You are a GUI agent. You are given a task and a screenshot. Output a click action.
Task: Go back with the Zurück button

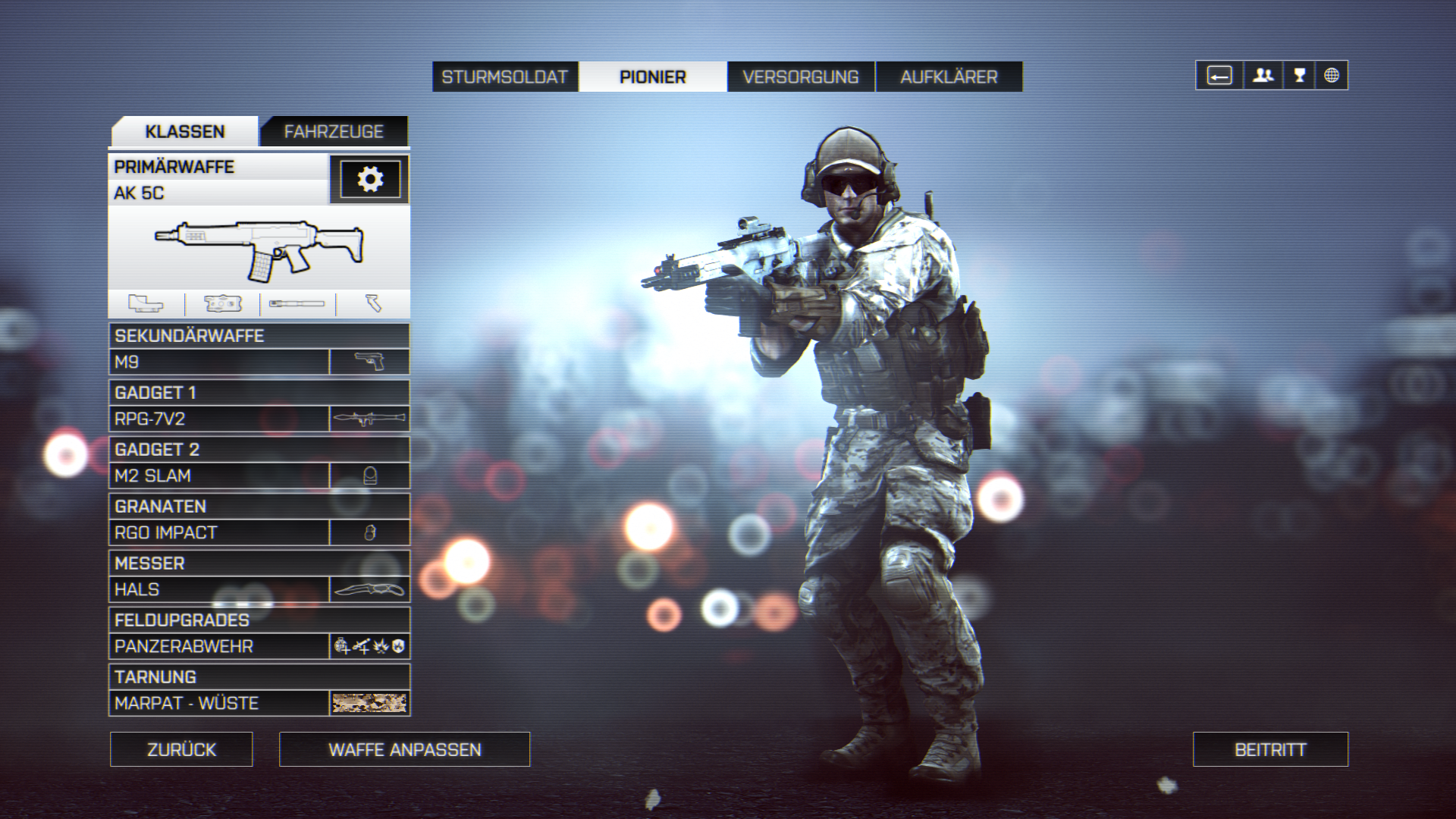point(181,749)
